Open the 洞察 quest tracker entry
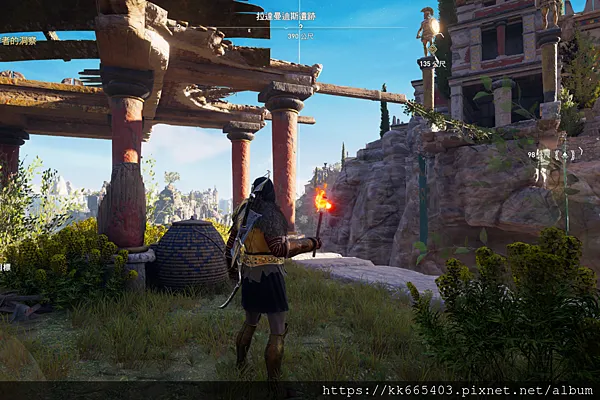Viewport: 600px width, 400px height. [18, 41]
